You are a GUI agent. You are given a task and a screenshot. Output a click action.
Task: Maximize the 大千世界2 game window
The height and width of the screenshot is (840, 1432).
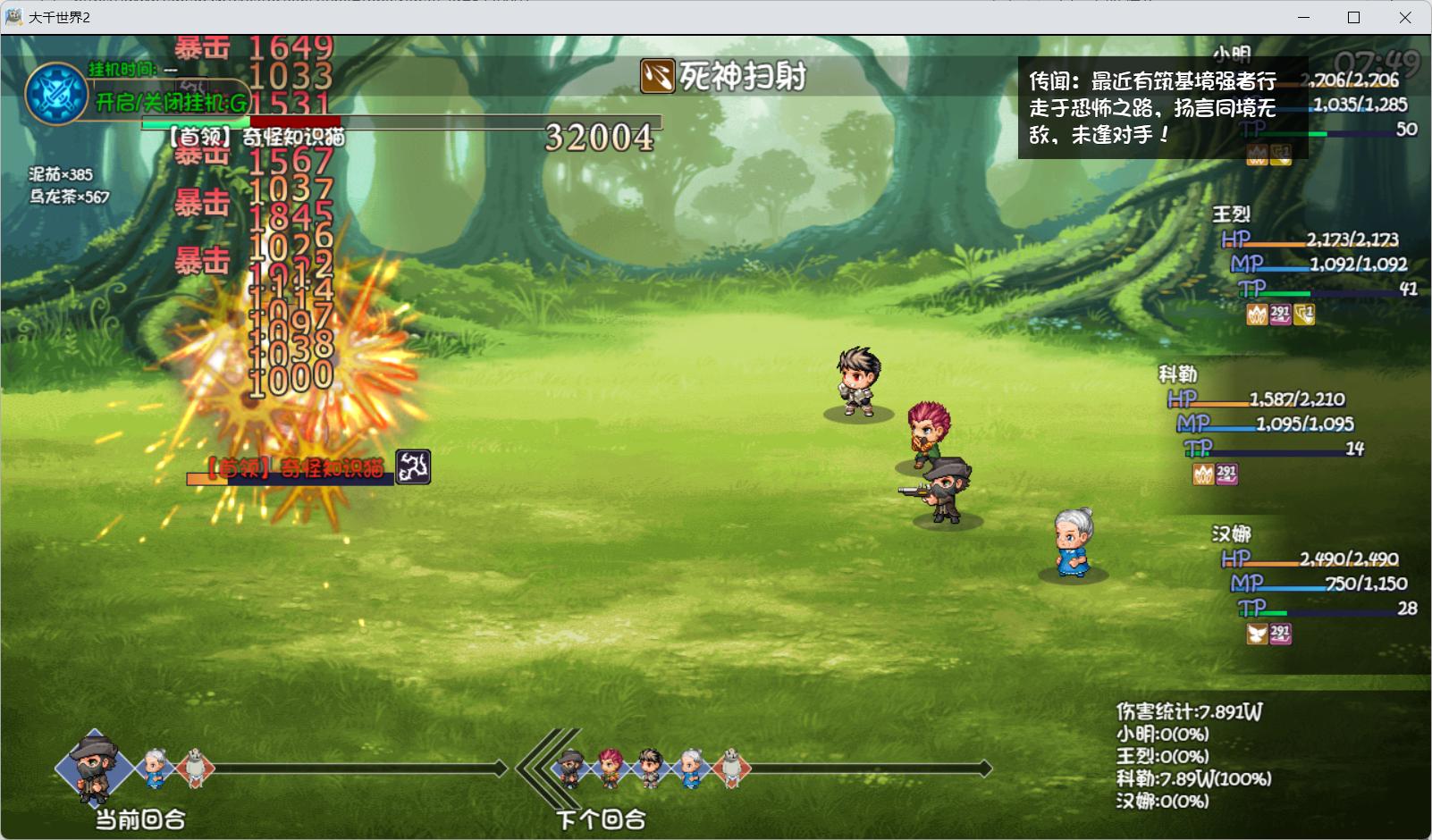1353,18
